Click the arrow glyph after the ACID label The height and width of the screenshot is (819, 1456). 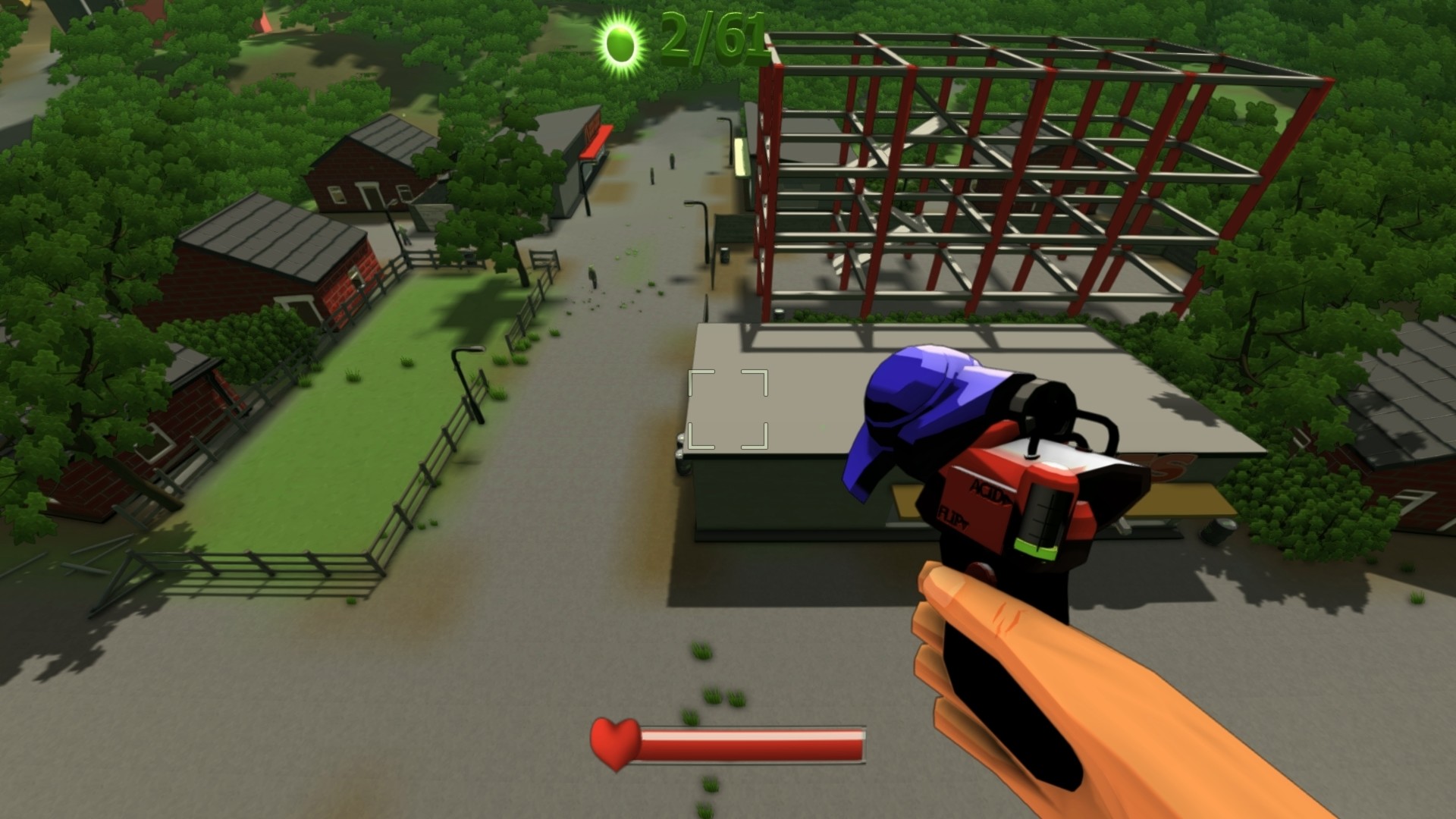tap(1007, 500)
